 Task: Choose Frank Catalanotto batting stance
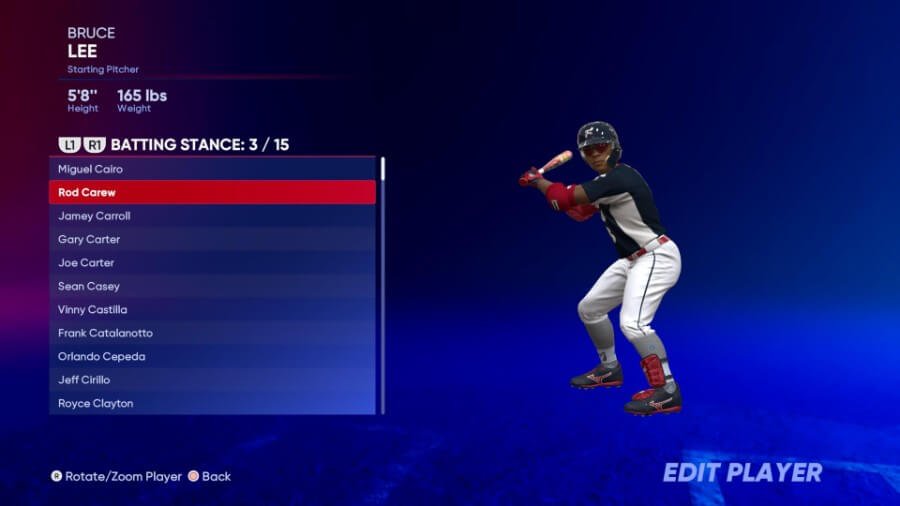click(212, 333)
